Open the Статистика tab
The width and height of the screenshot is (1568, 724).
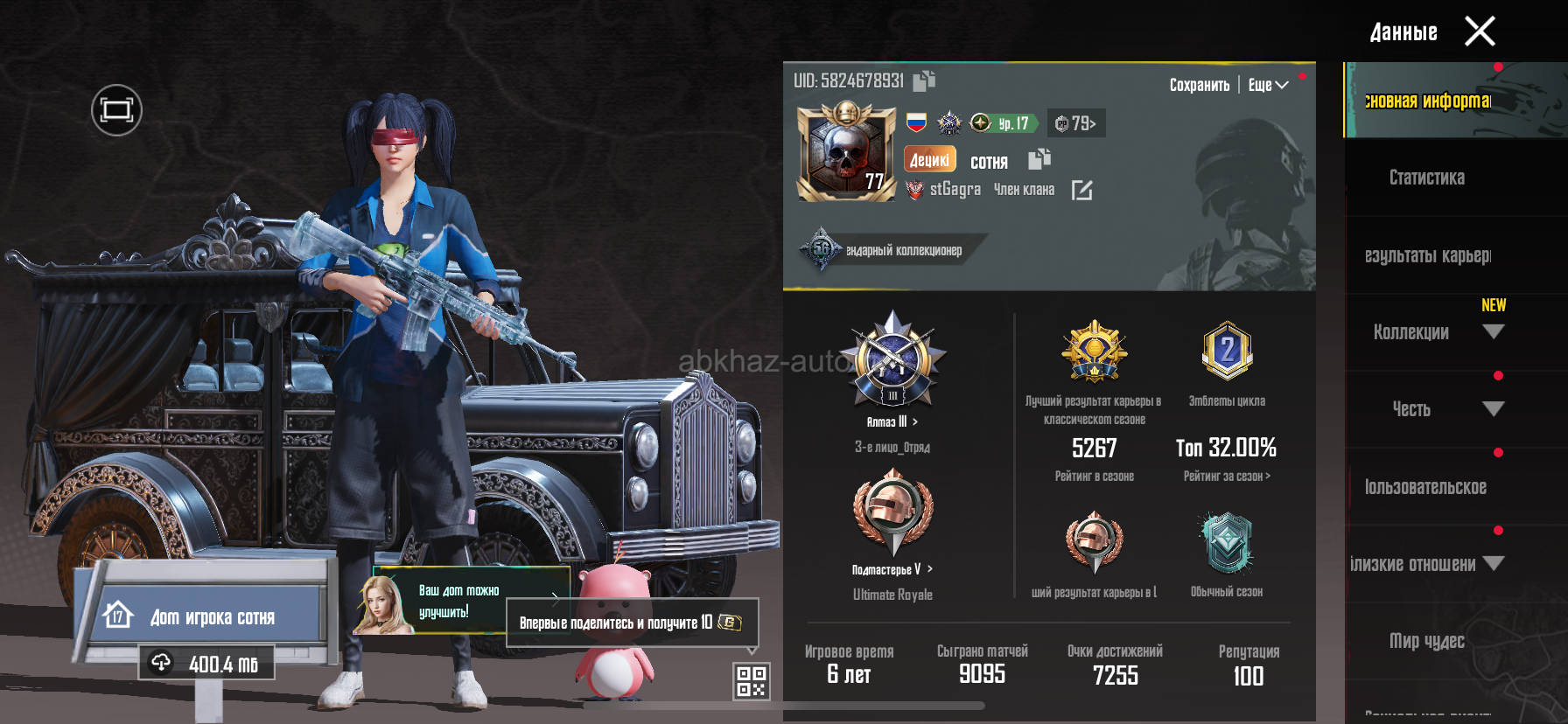1426,178
